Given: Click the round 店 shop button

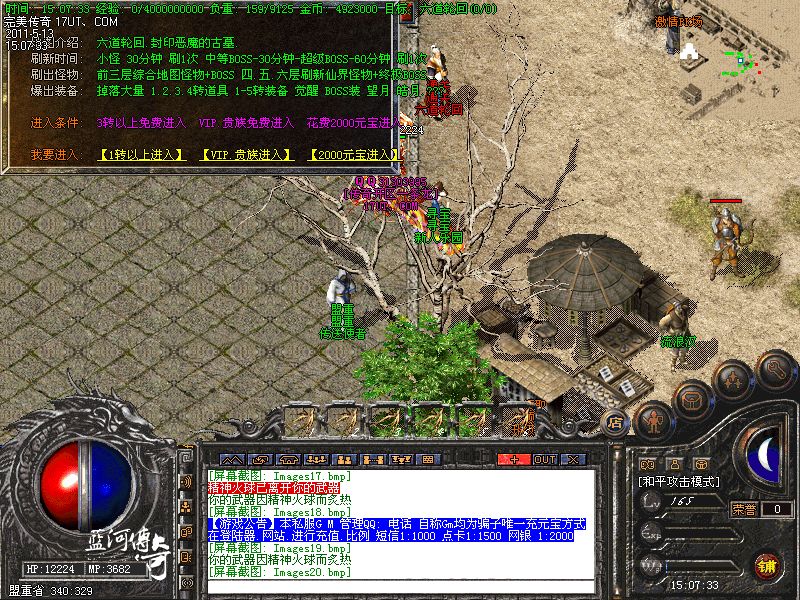Looking at the screenshot, I should point(616,424).
